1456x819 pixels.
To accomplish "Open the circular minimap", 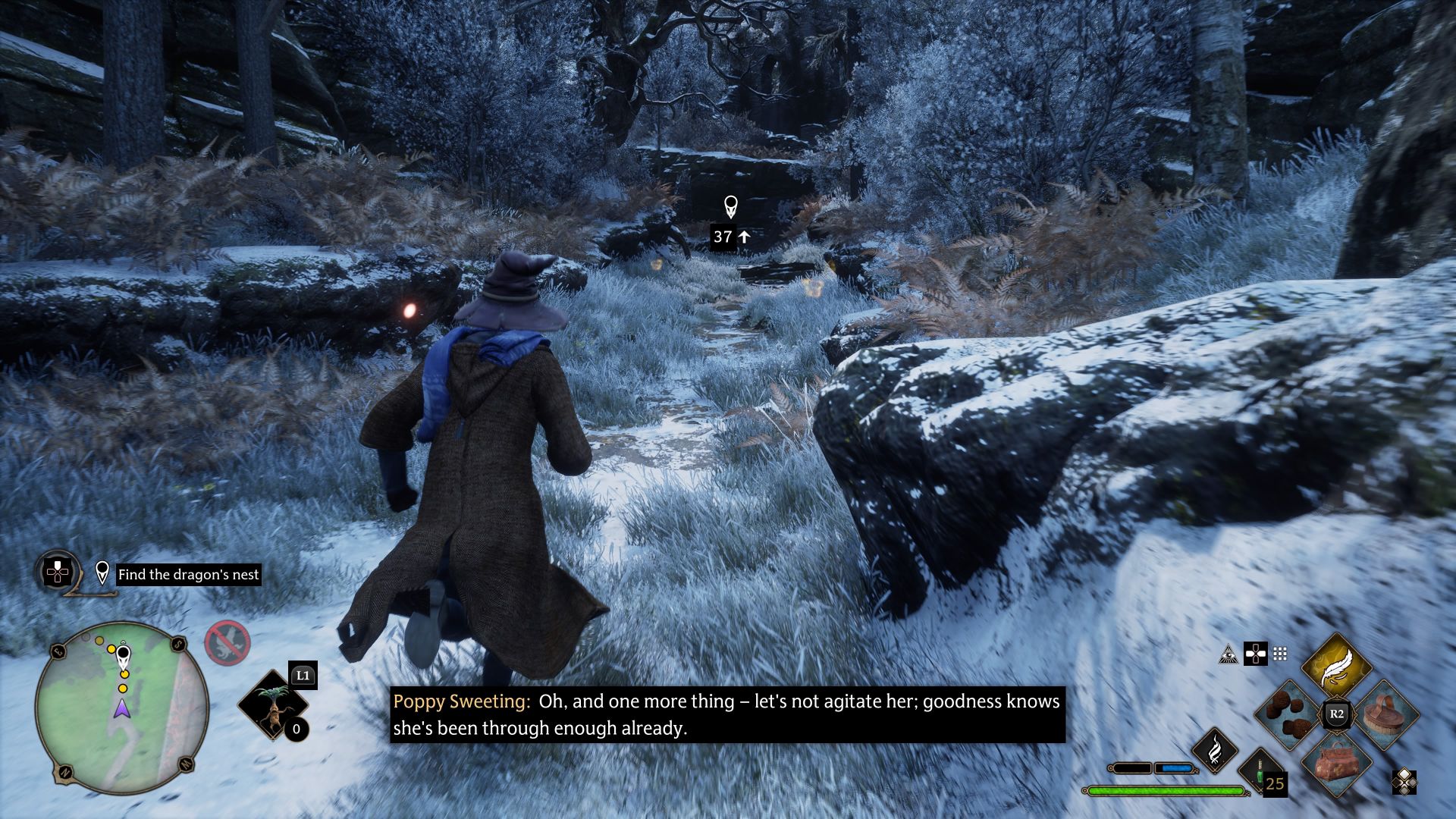I will point(121,708).
